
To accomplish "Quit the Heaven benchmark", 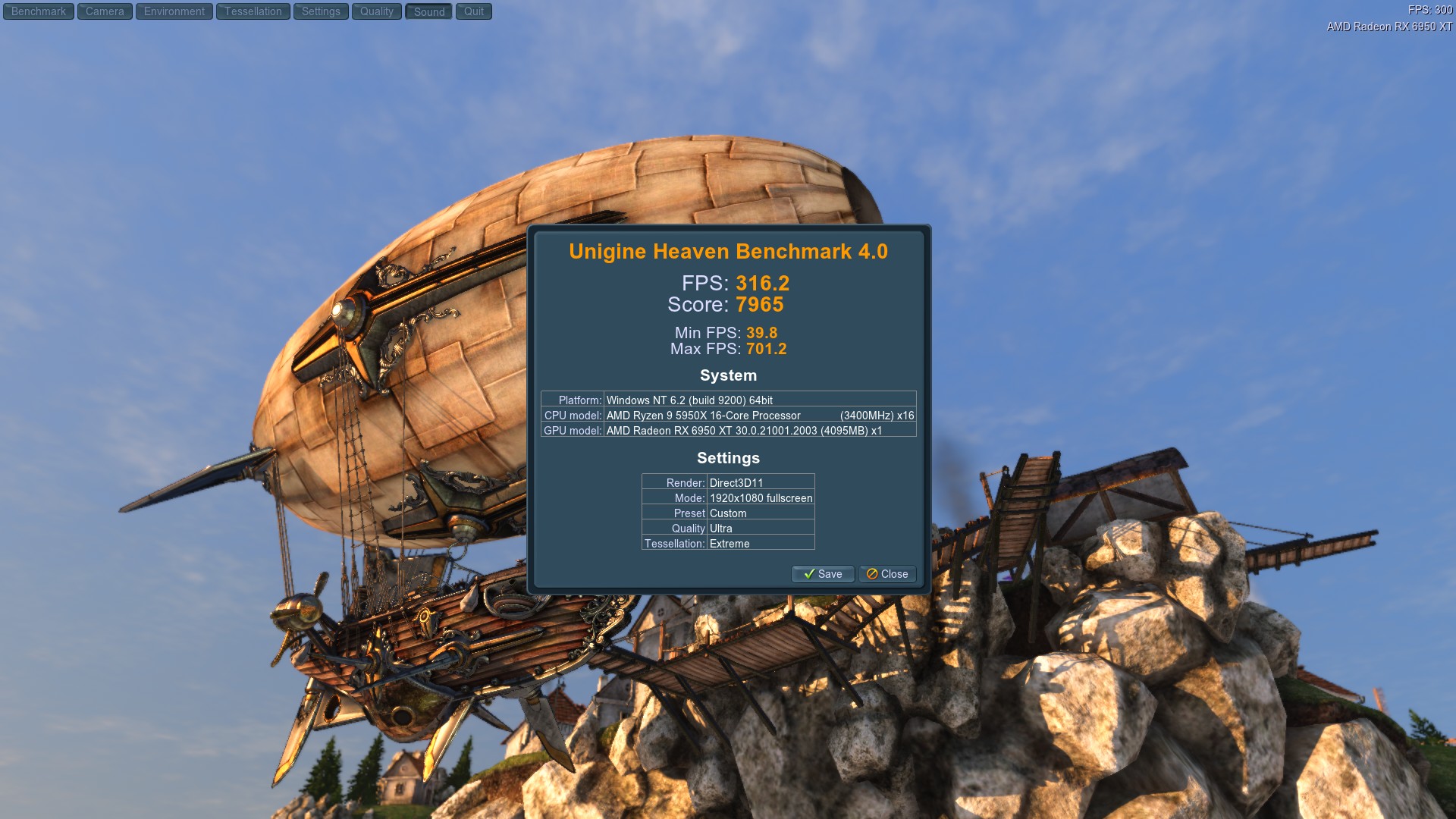I will pos(473,11).
